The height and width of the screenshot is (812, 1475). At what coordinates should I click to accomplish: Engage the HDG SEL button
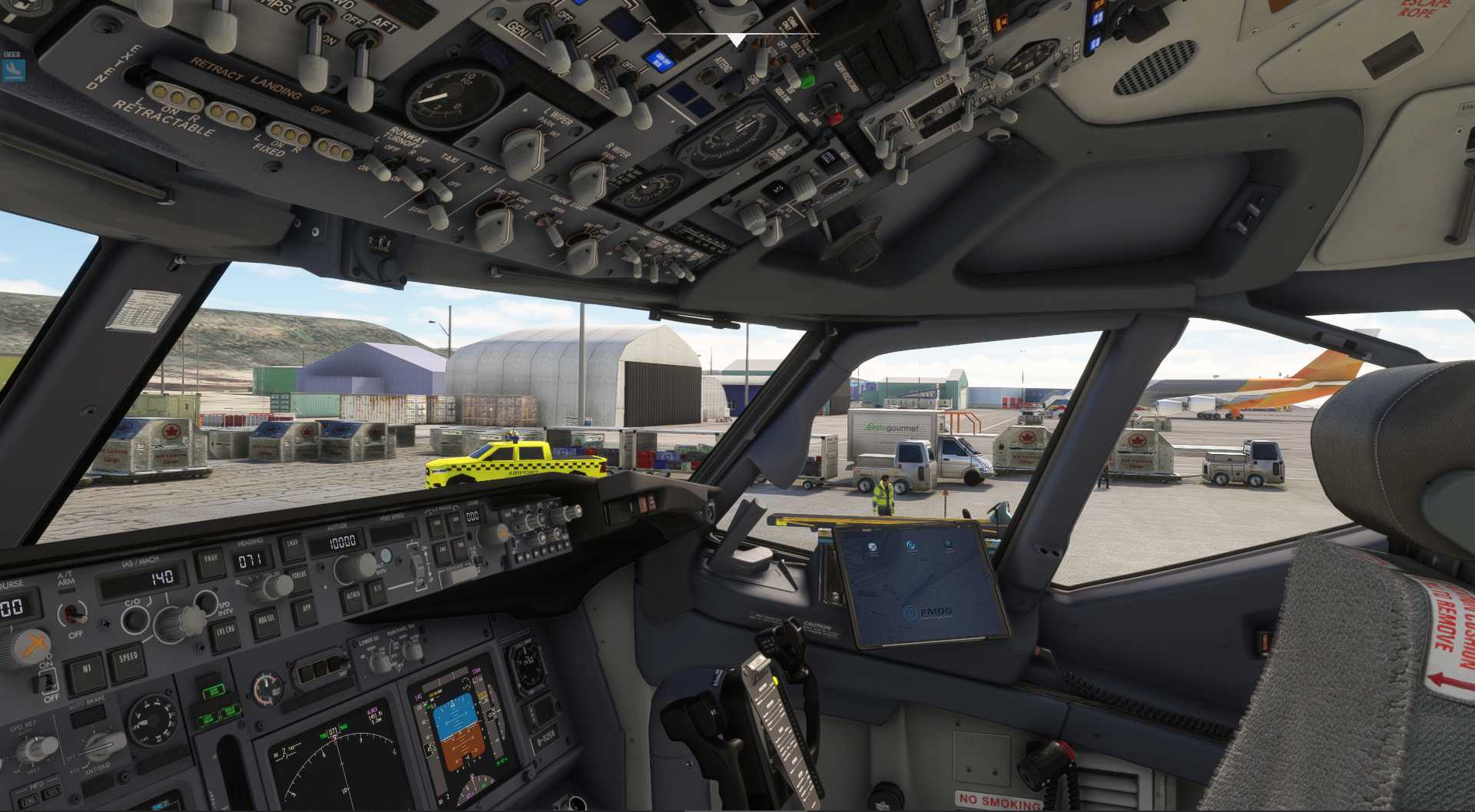267,621
